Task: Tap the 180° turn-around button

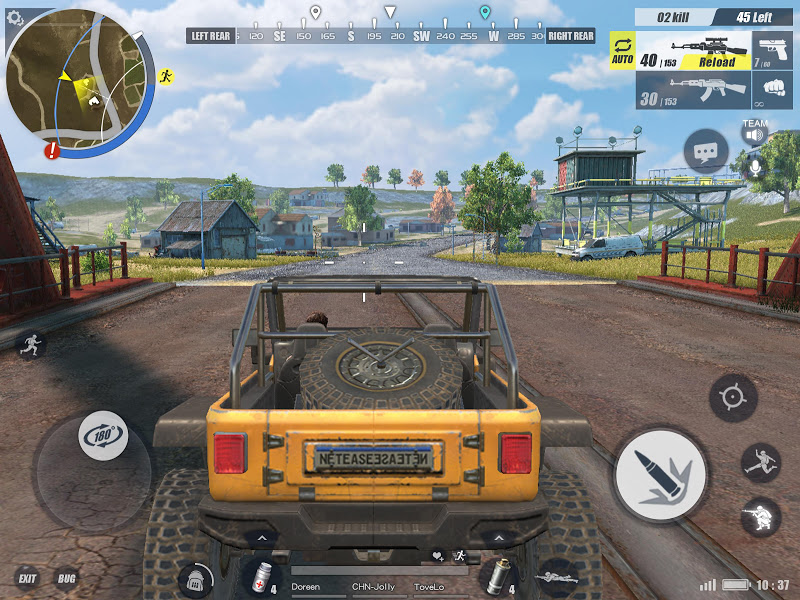Action: [x=103, y=436]
